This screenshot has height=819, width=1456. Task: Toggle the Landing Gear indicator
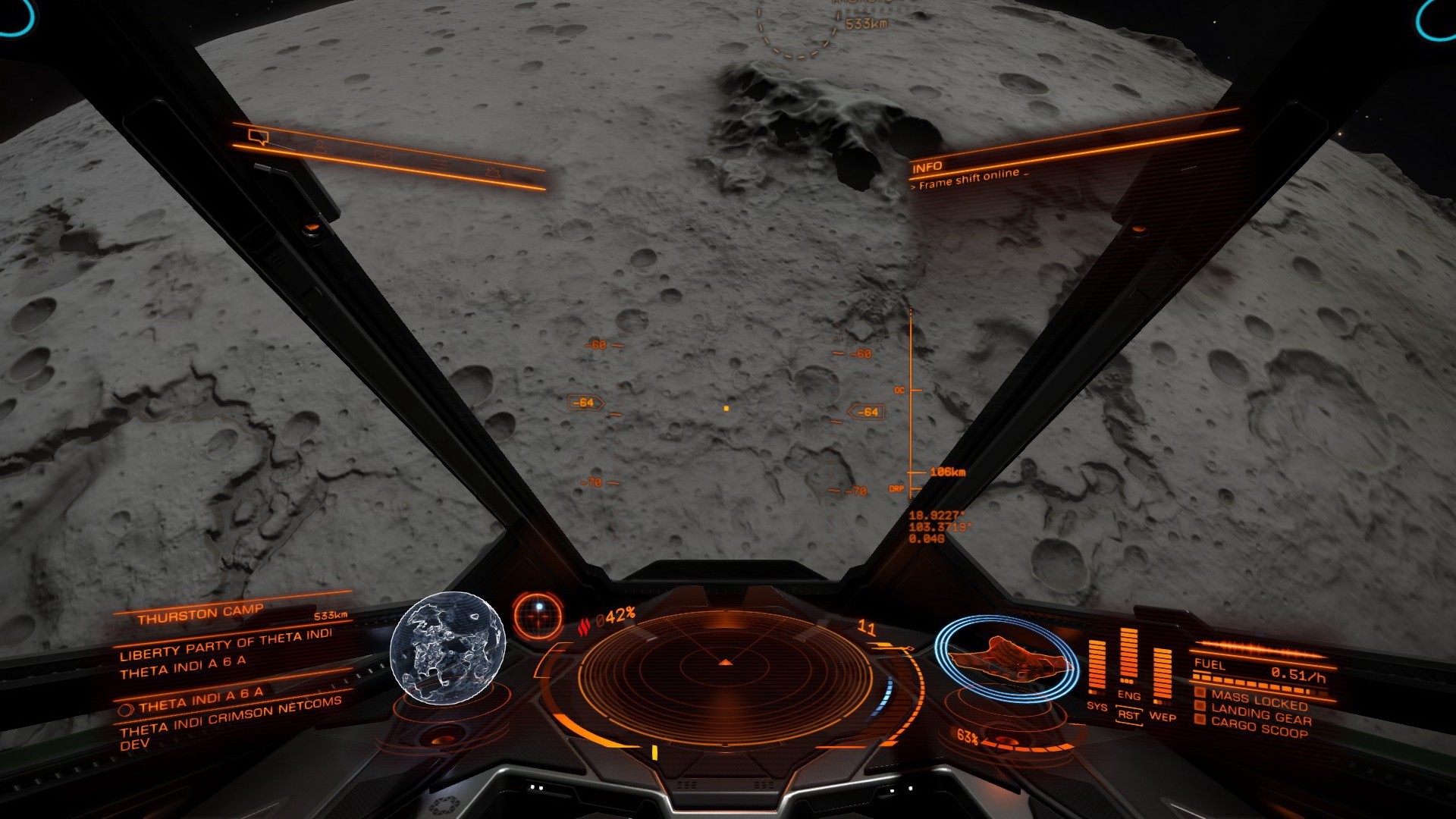pyautogui.click(x=1260, y=714)
